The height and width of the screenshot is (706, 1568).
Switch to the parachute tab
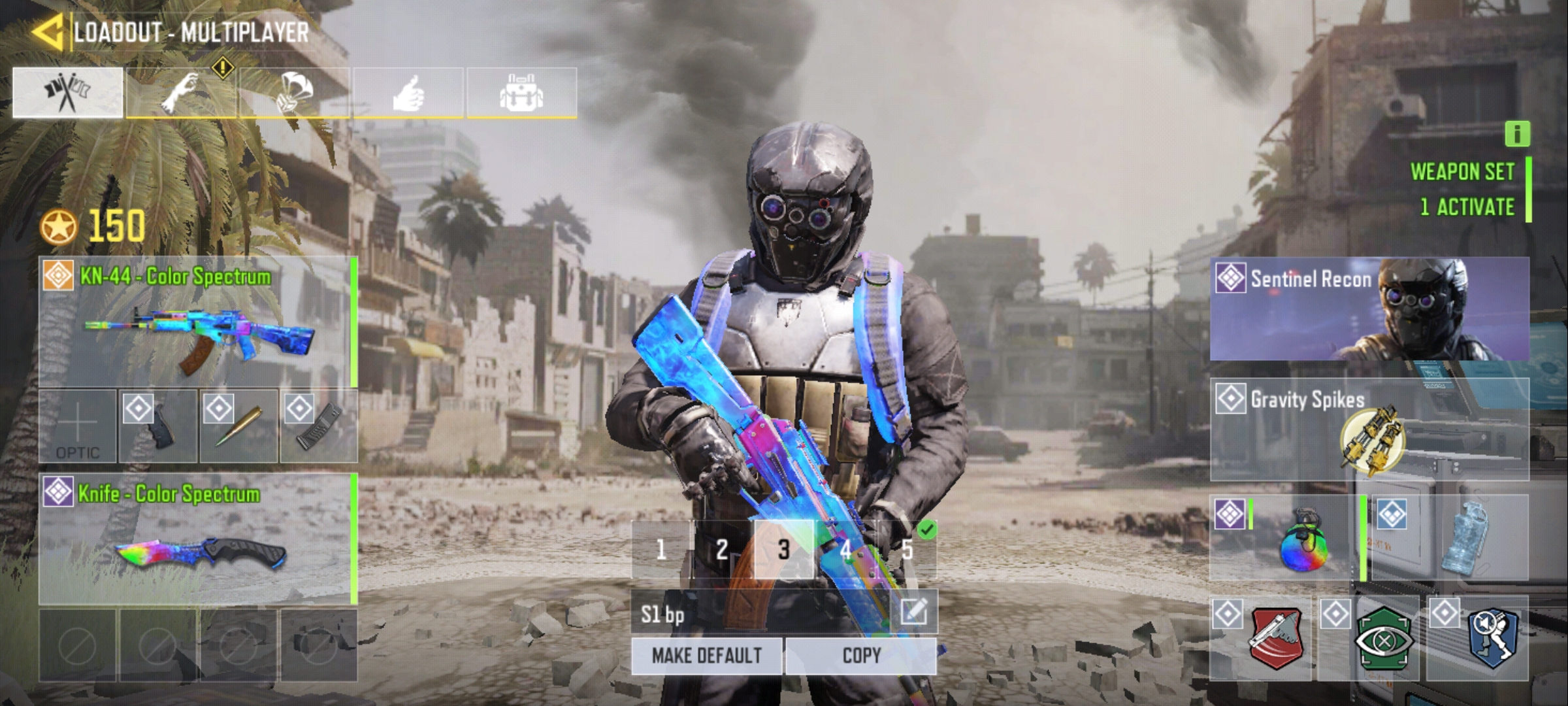click(295, 93)
